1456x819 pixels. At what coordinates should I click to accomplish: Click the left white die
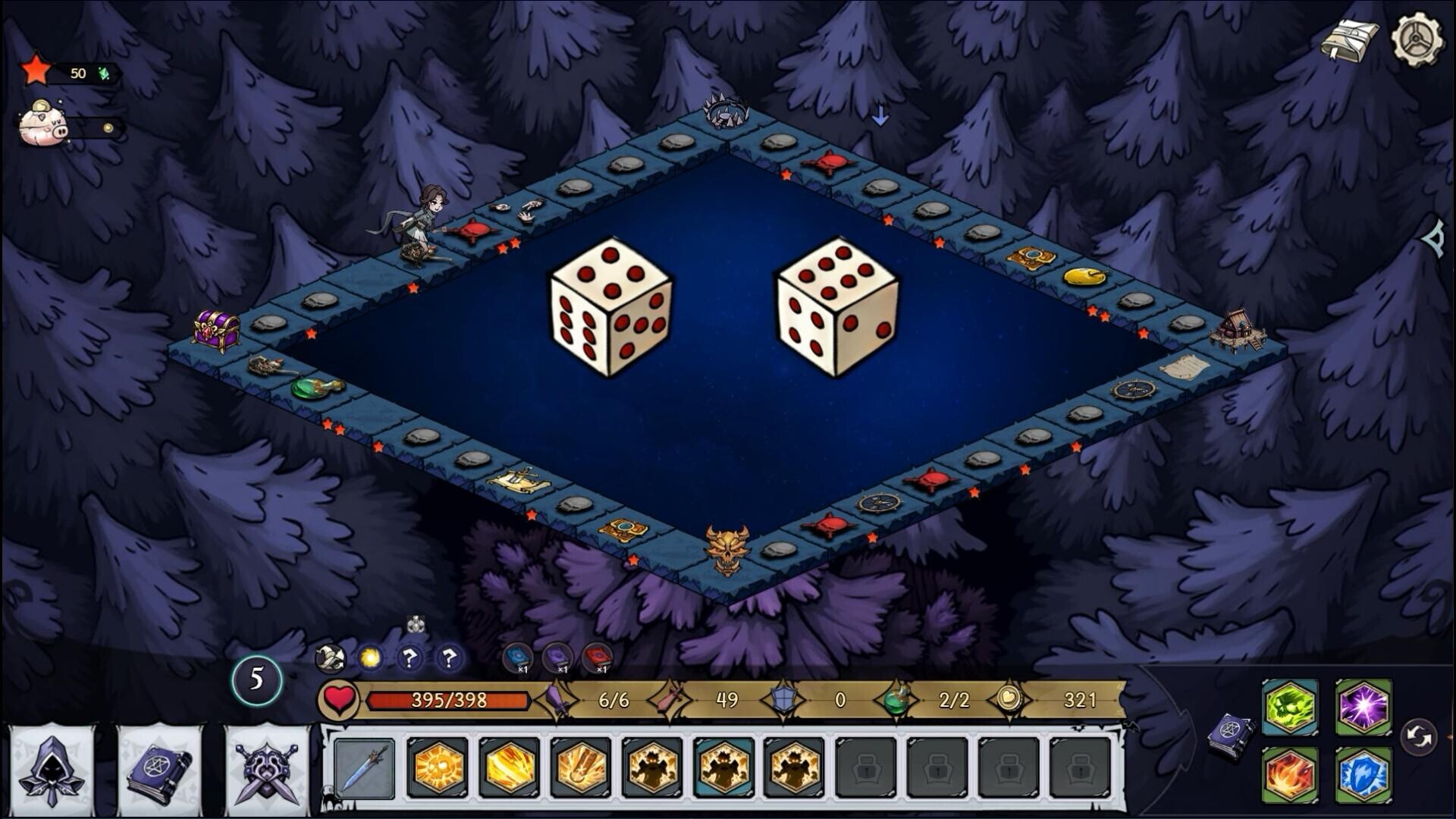[610, 307]
